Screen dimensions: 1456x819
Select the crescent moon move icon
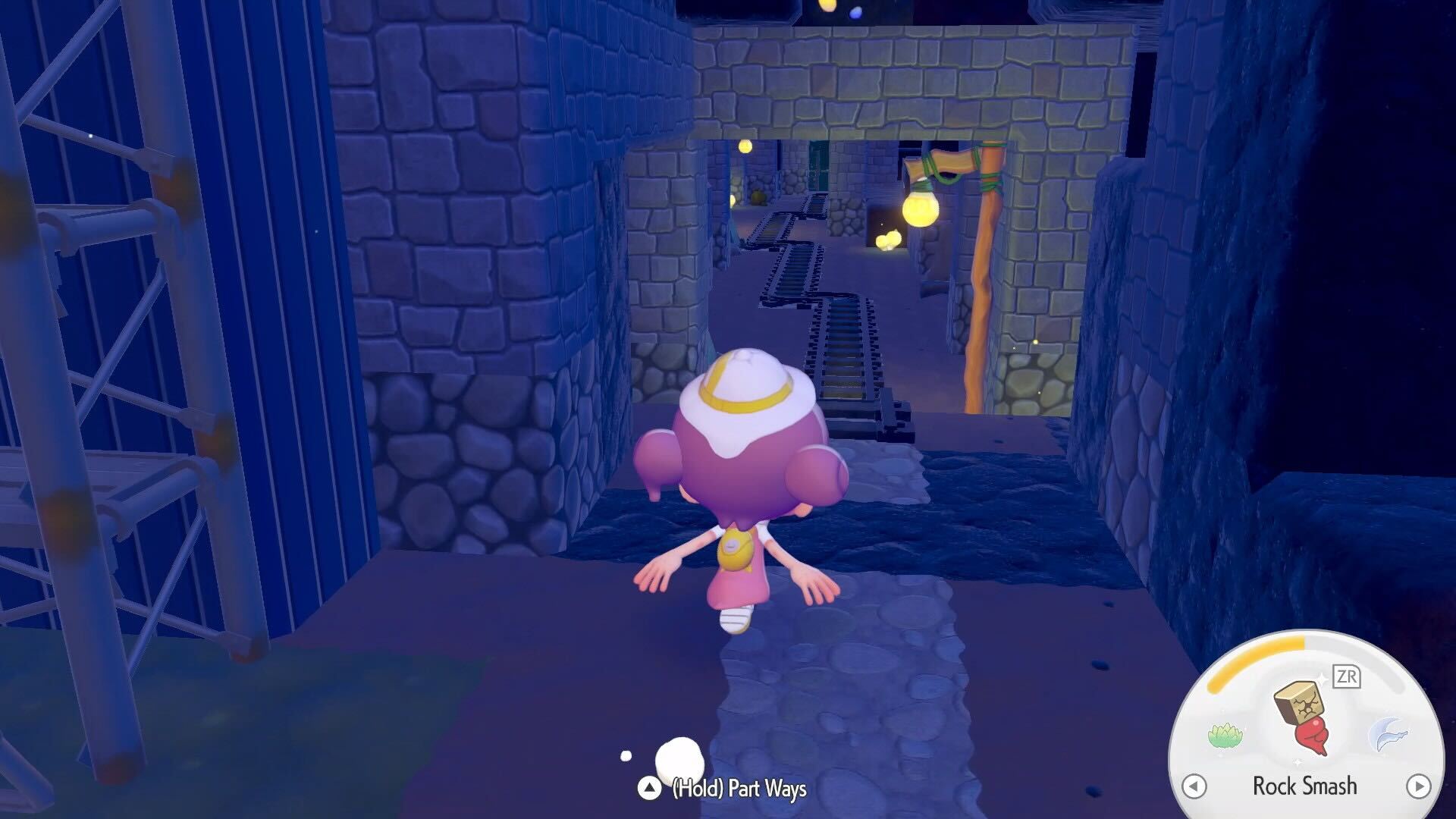(x=1387, y=734)
